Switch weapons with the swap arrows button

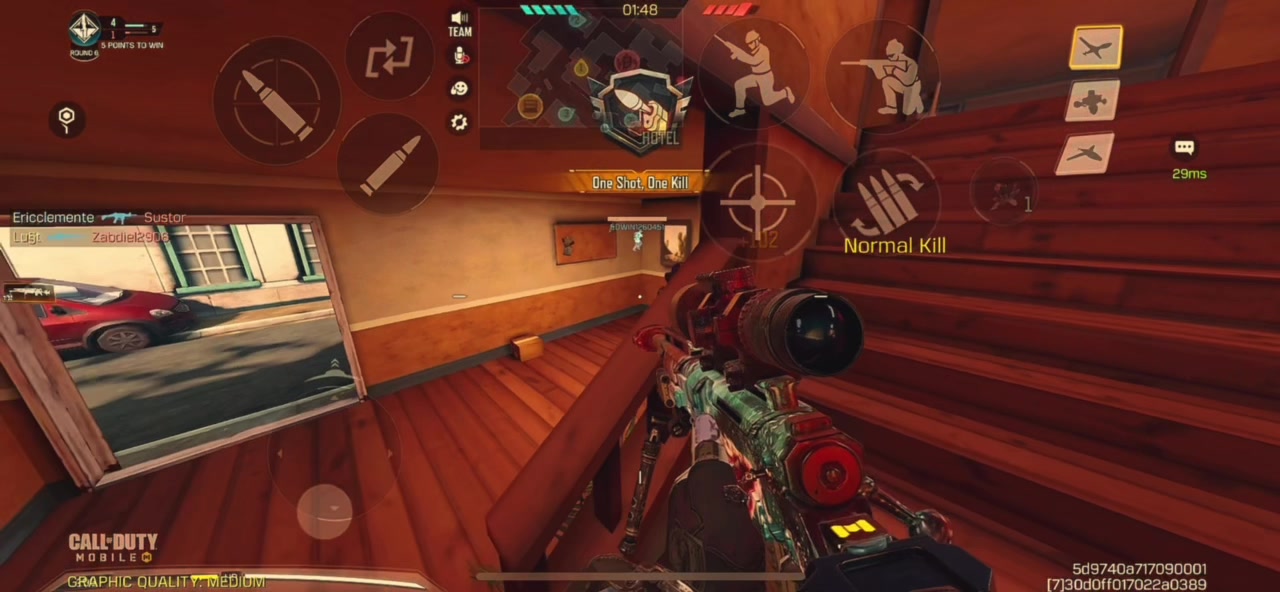(389, 57)
